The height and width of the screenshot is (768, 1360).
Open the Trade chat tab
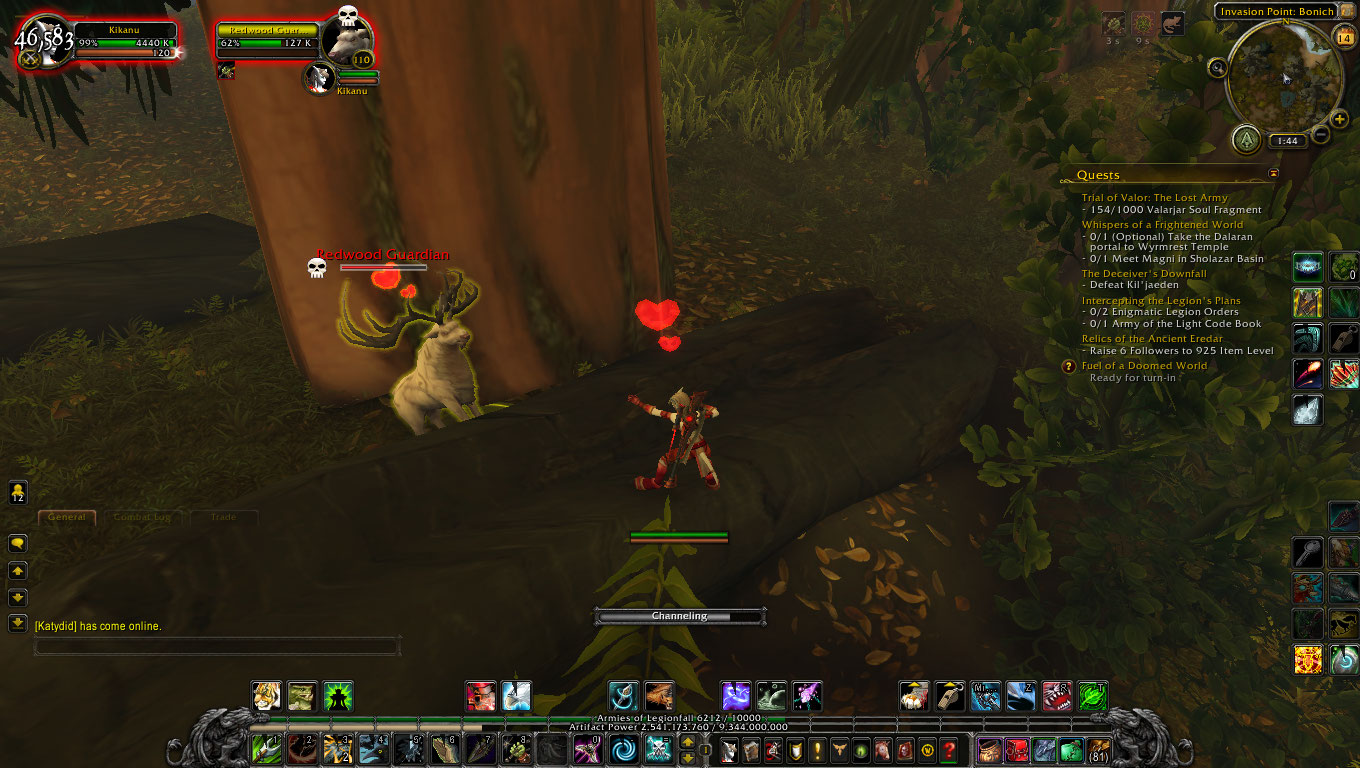(224, 517)
